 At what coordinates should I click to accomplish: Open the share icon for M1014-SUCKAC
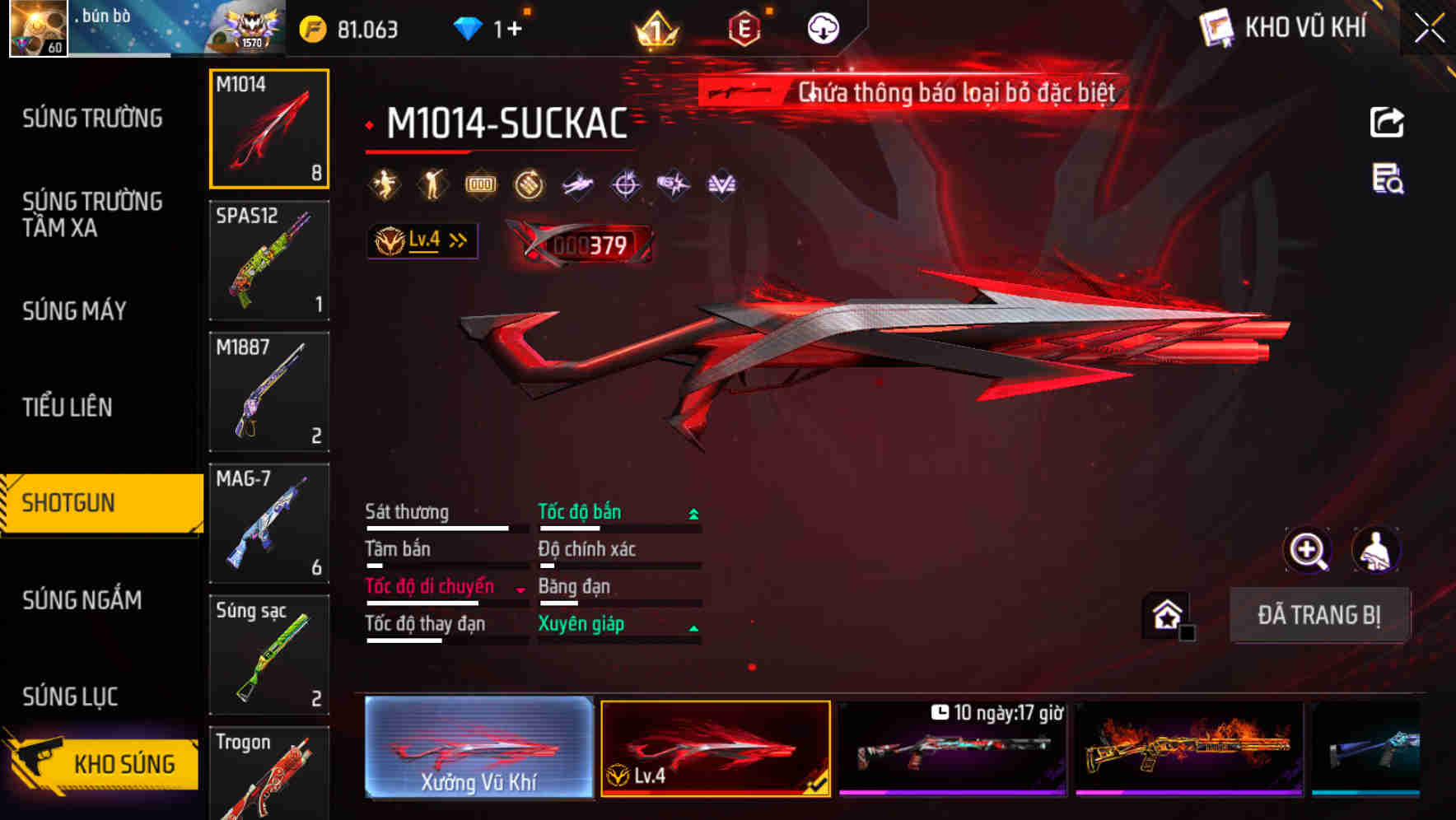coord(1387,122)
